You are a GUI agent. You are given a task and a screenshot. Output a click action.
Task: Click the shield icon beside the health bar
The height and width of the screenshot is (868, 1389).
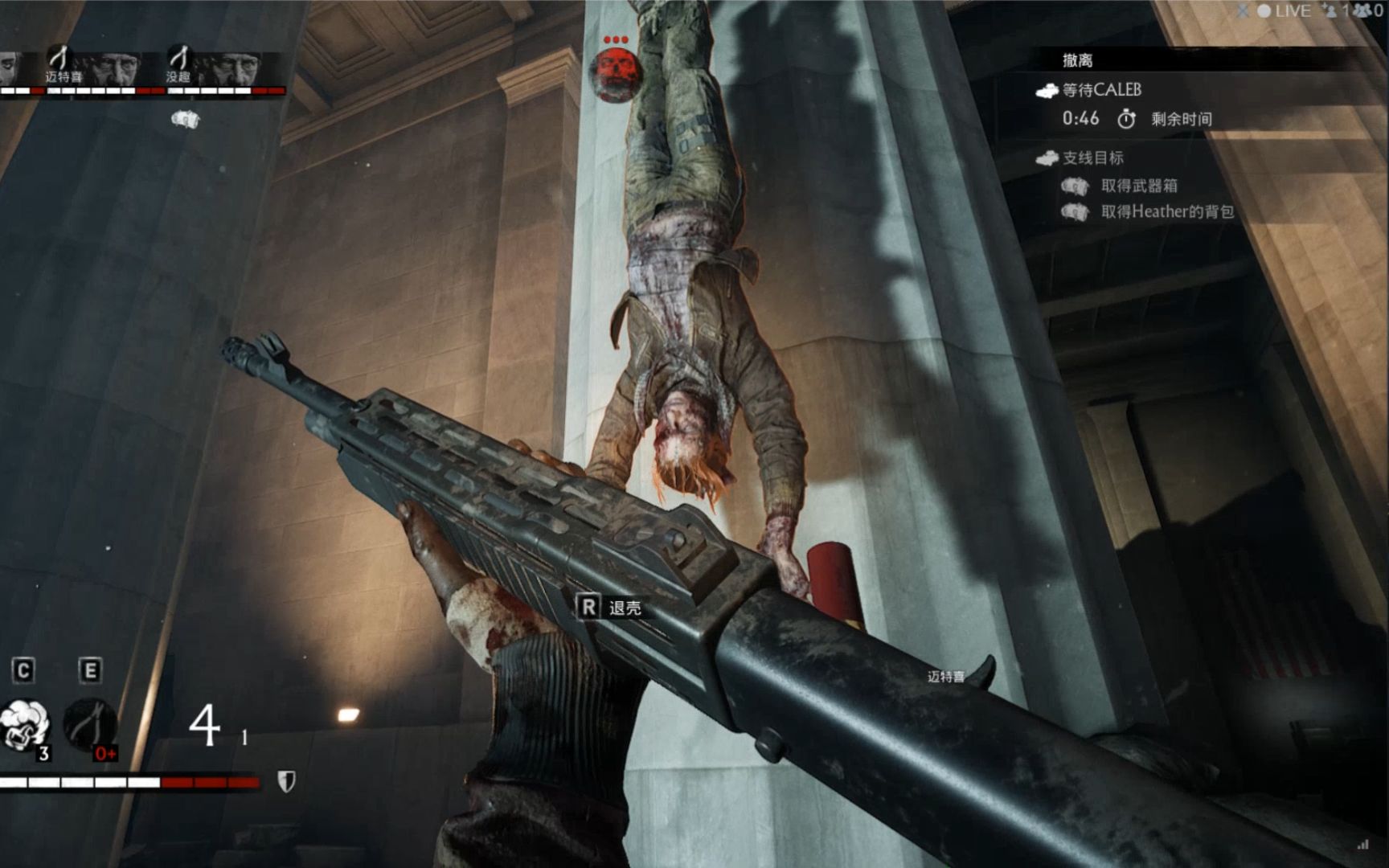coord(285,781)
